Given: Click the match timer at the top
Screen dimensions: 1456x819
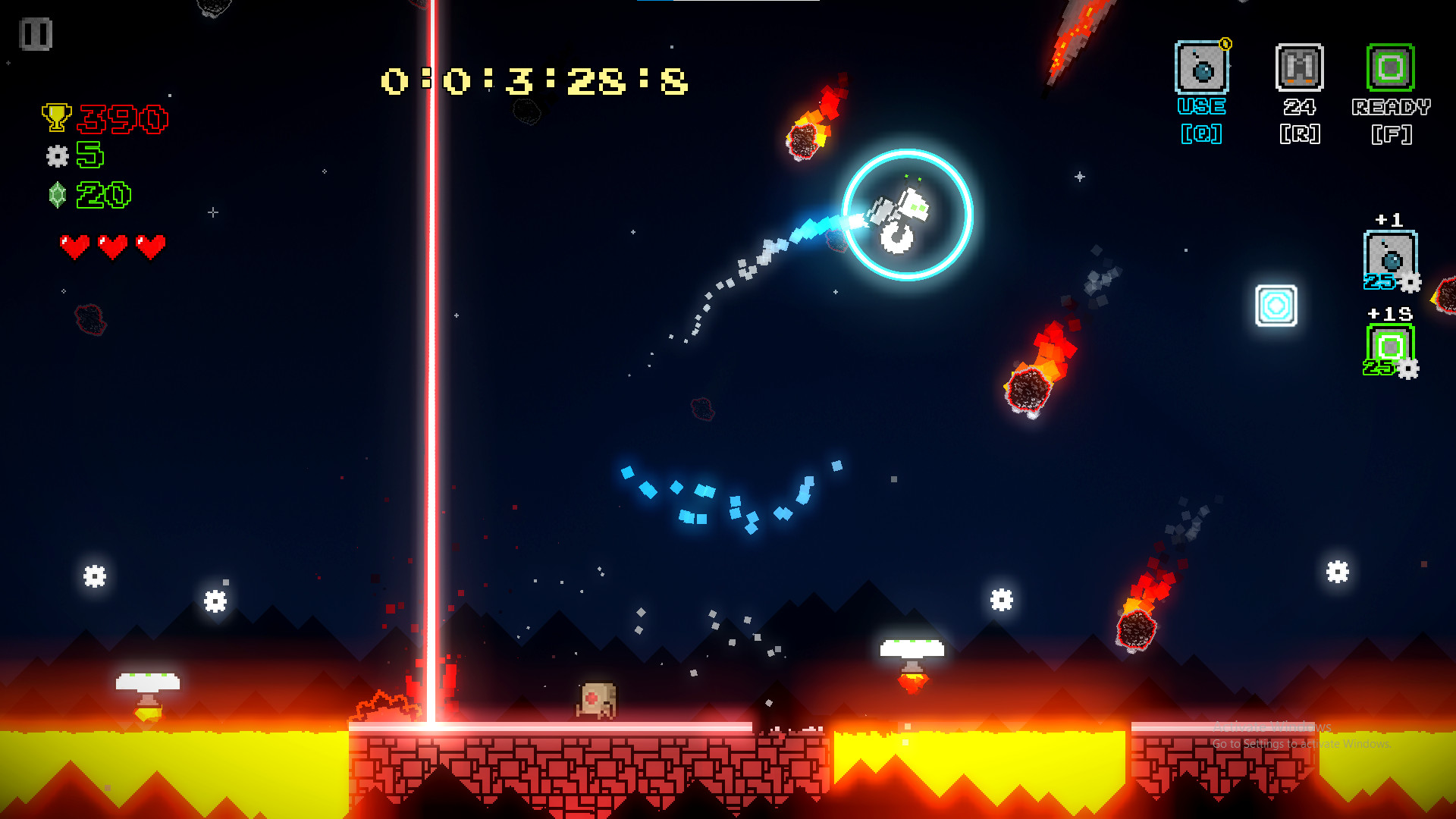Looking at the screenshot, I should point(532,80).
